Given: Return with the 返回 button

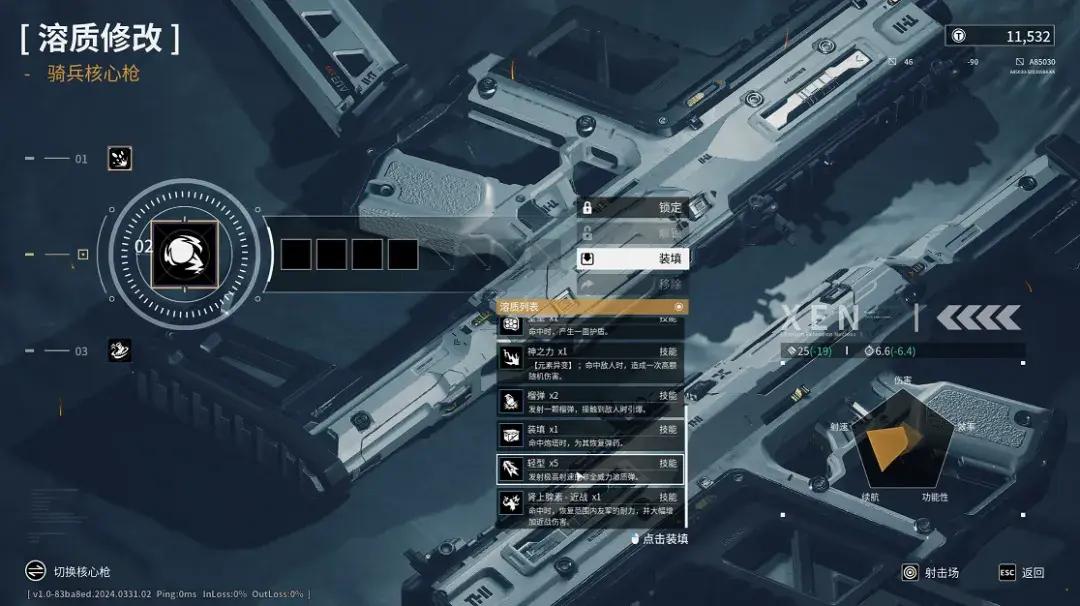Looking at the screenshot, I should [1022, 573].
